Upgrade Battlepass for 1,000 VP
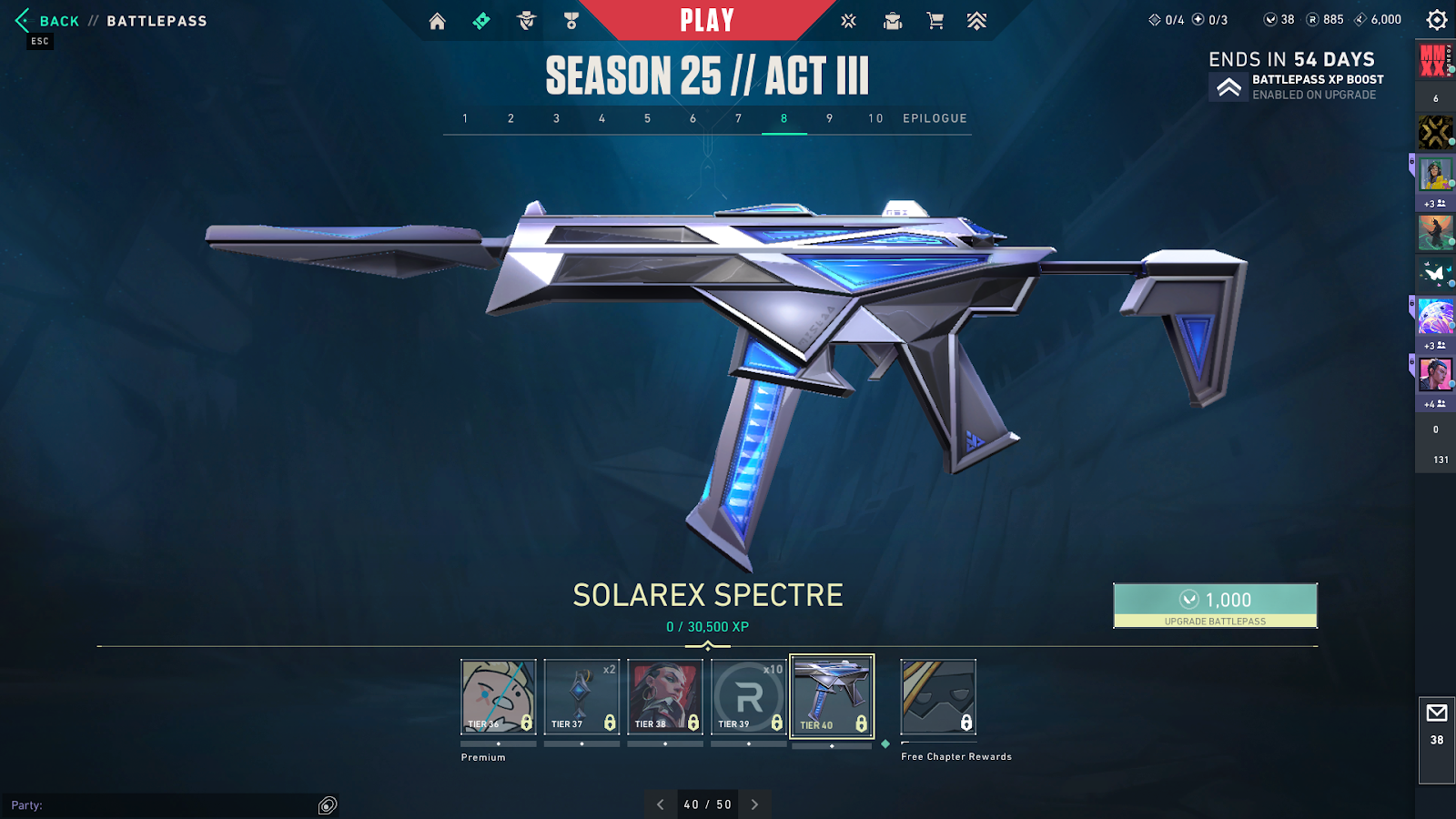Viewport: 1456px width, 819px height. pyautogui.click(x=1215, y=605)
